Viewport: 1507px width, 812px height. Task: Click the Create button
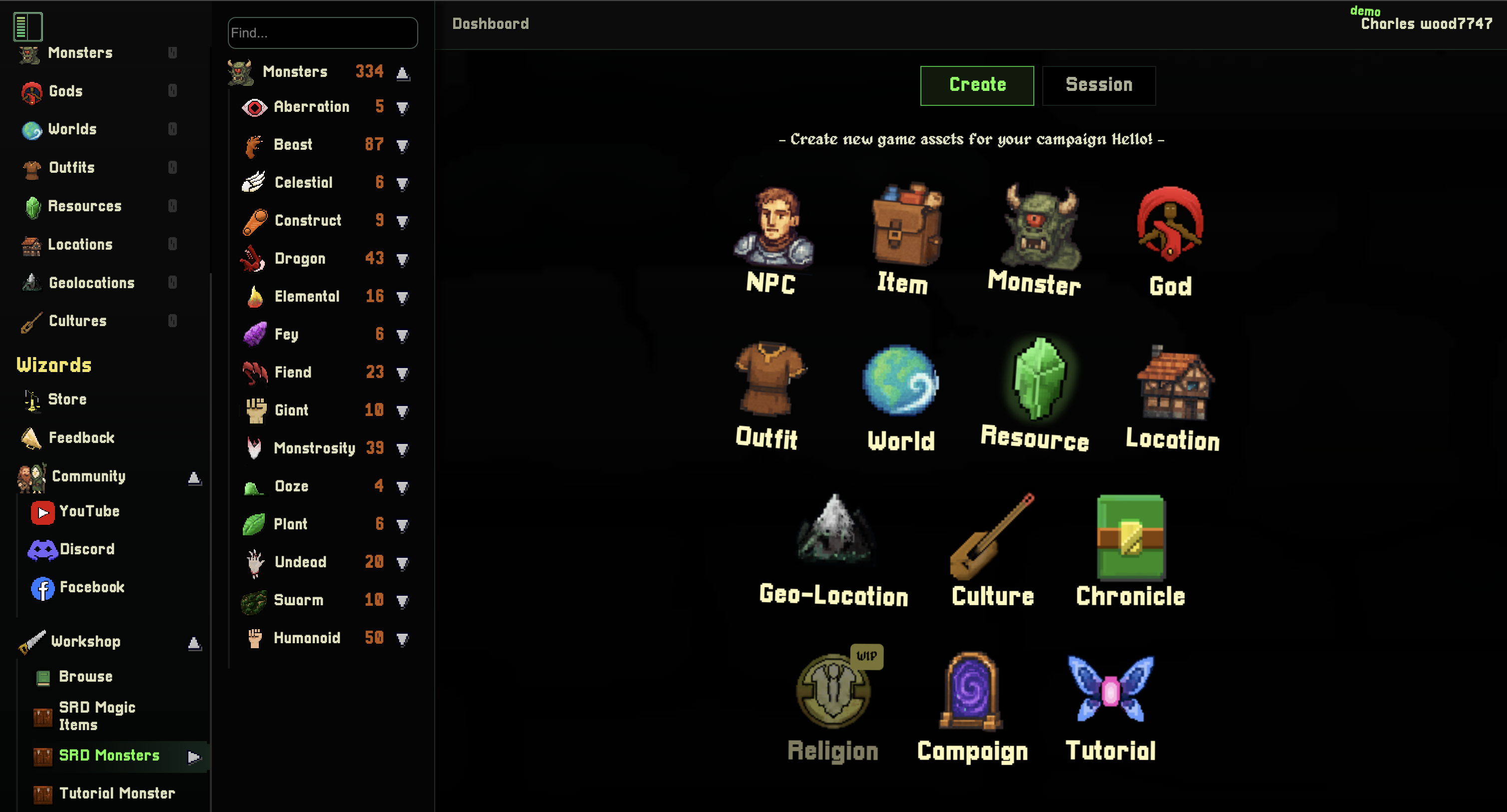976,85
